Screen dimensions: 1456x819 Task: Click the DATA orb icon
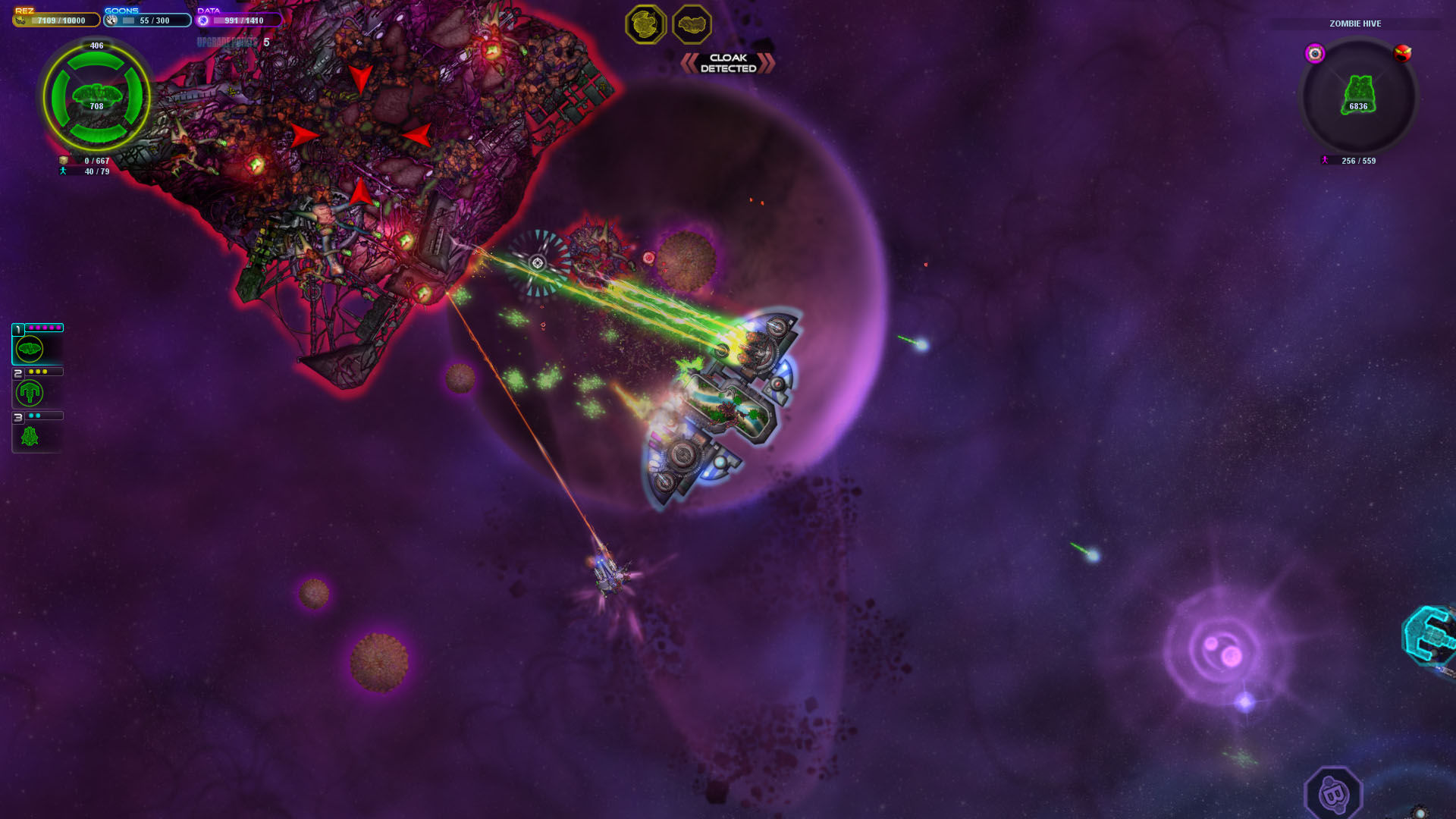(x=203, y=20)
